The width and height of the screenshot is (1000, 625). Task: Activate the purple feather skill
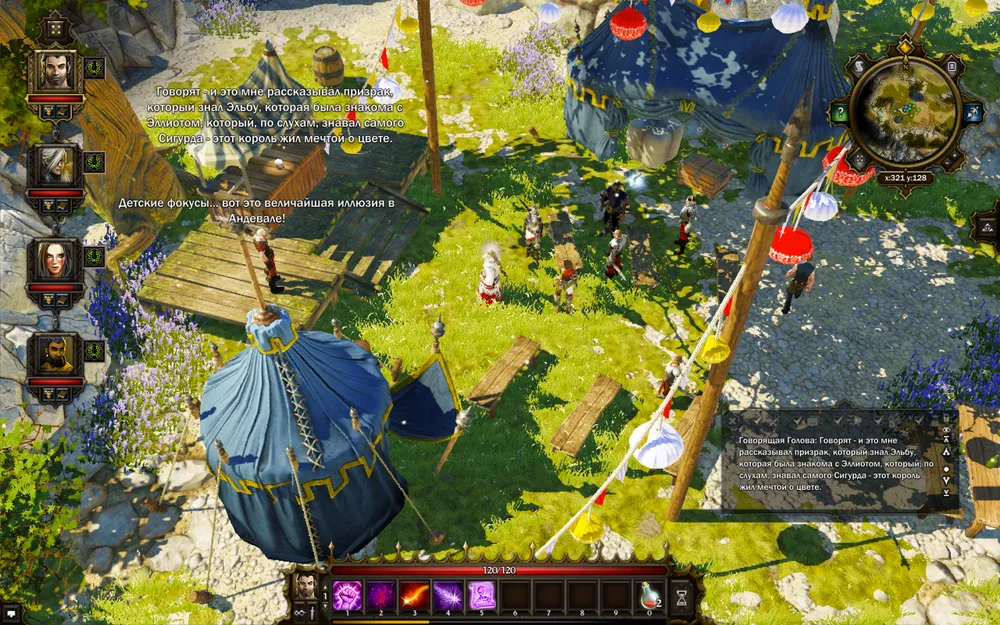pos(448,595)
